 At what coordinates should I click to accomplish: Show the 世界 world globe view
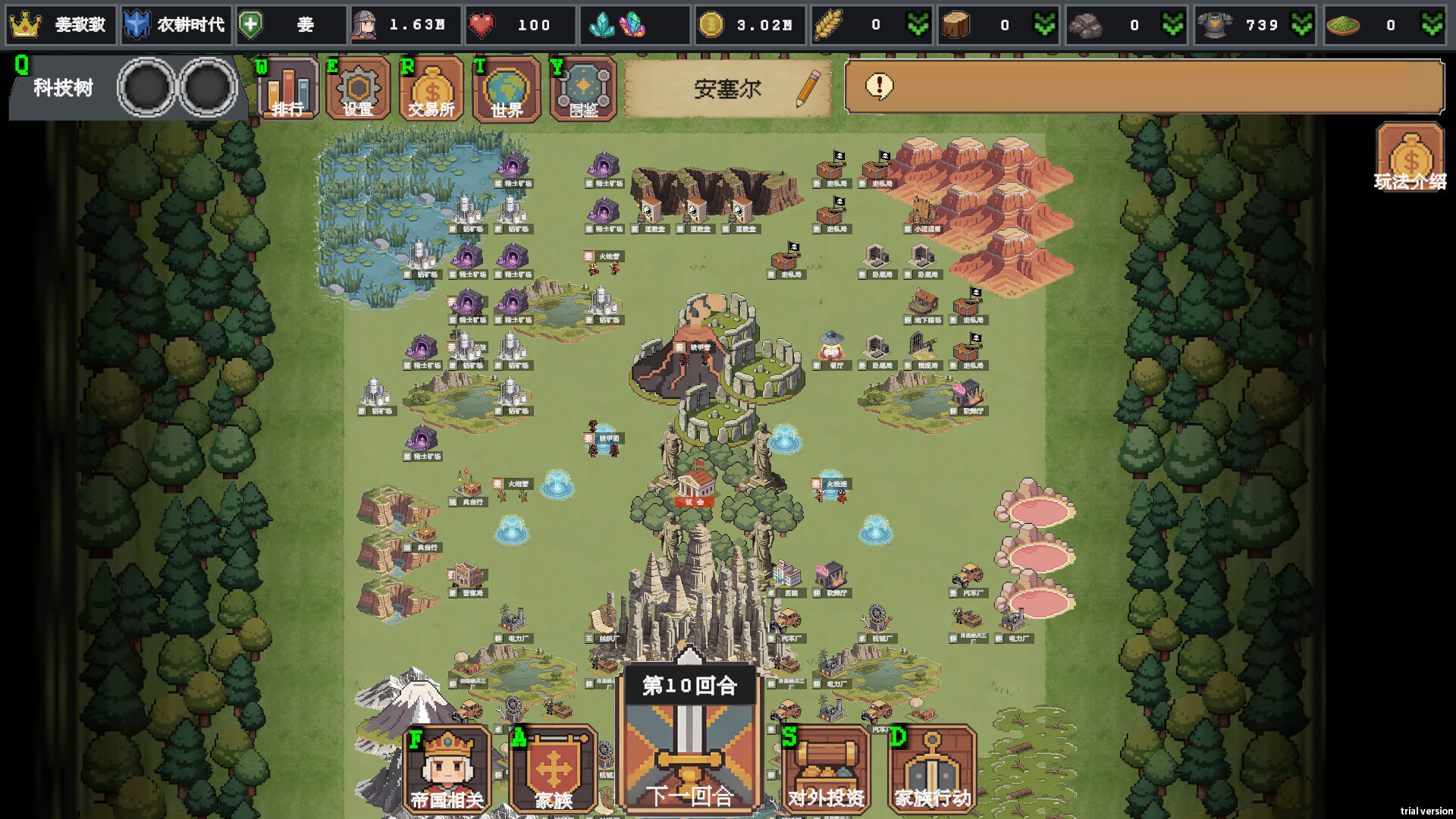[506, 89]
